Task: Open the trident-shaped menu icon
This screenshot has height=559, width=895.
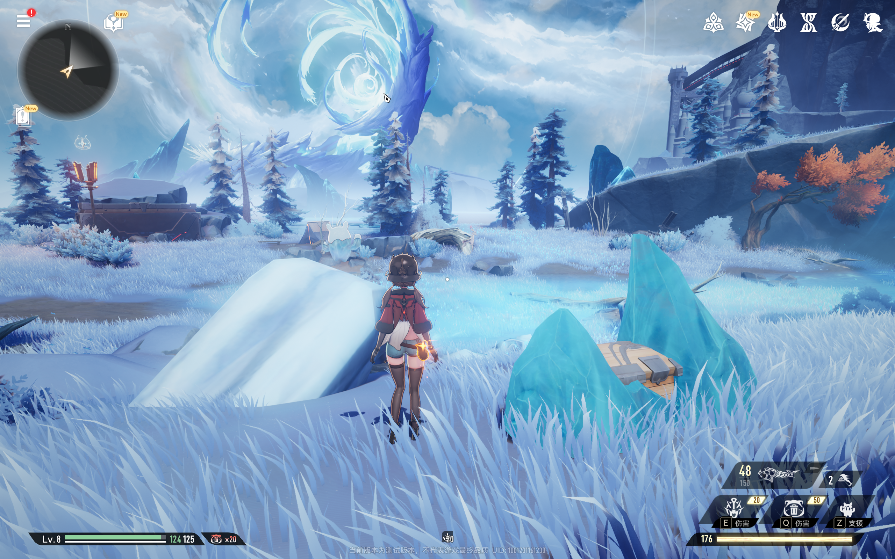Action: click(x=777, y=22)
